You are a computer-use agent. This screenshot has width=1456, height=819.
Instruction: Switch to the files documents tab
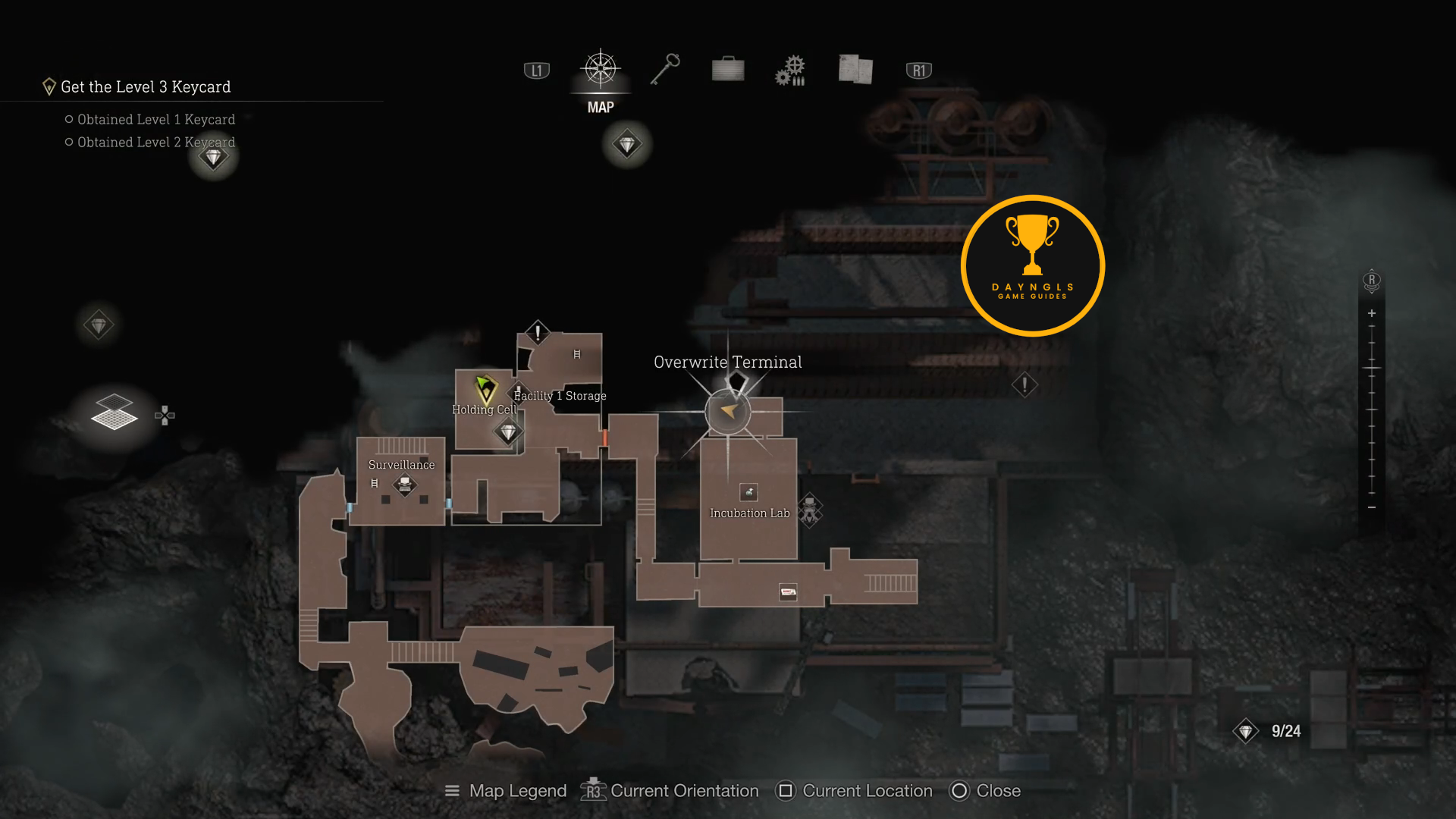(855, 69)
